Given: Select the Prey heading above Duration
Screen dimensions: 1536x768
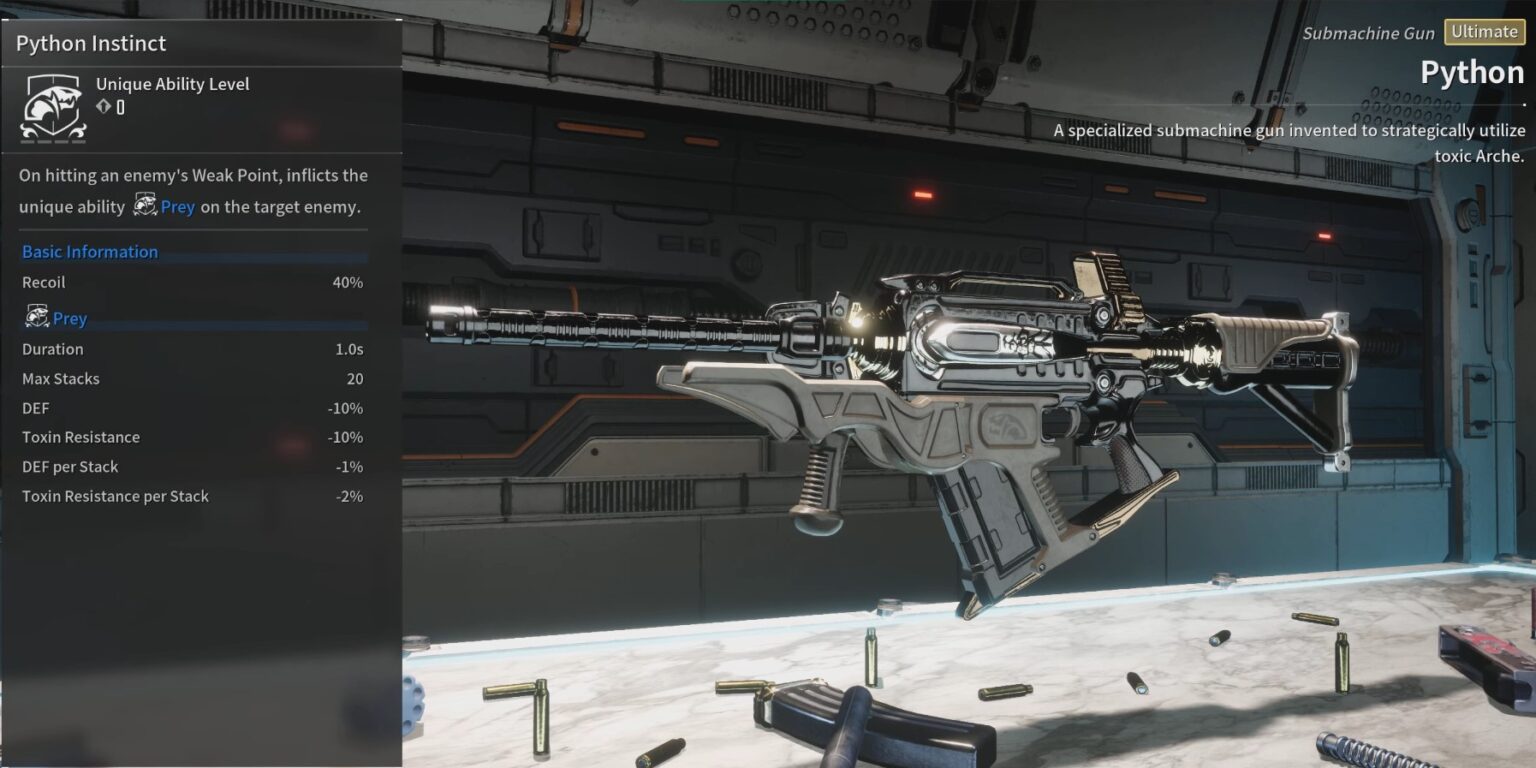Looking at the screenshot, I should [69, 319].
